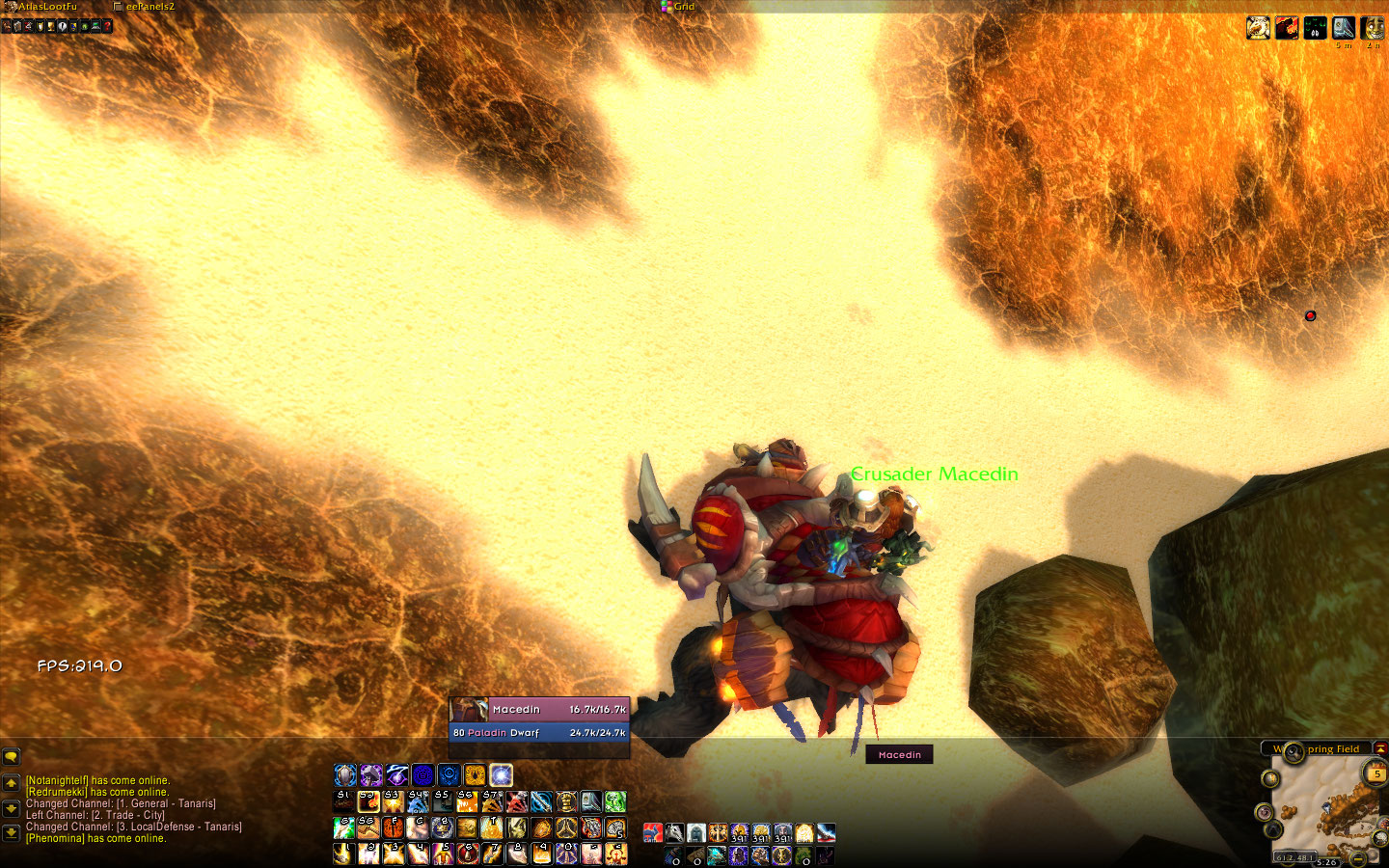Use the ability bound to S1
The image size is (1389, 868).
343,801
